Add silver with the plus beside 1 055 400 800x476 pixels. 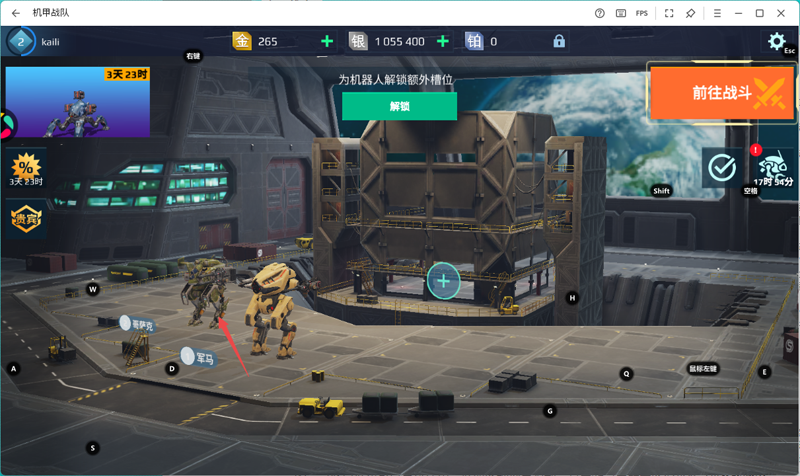(x=443, y=42)
